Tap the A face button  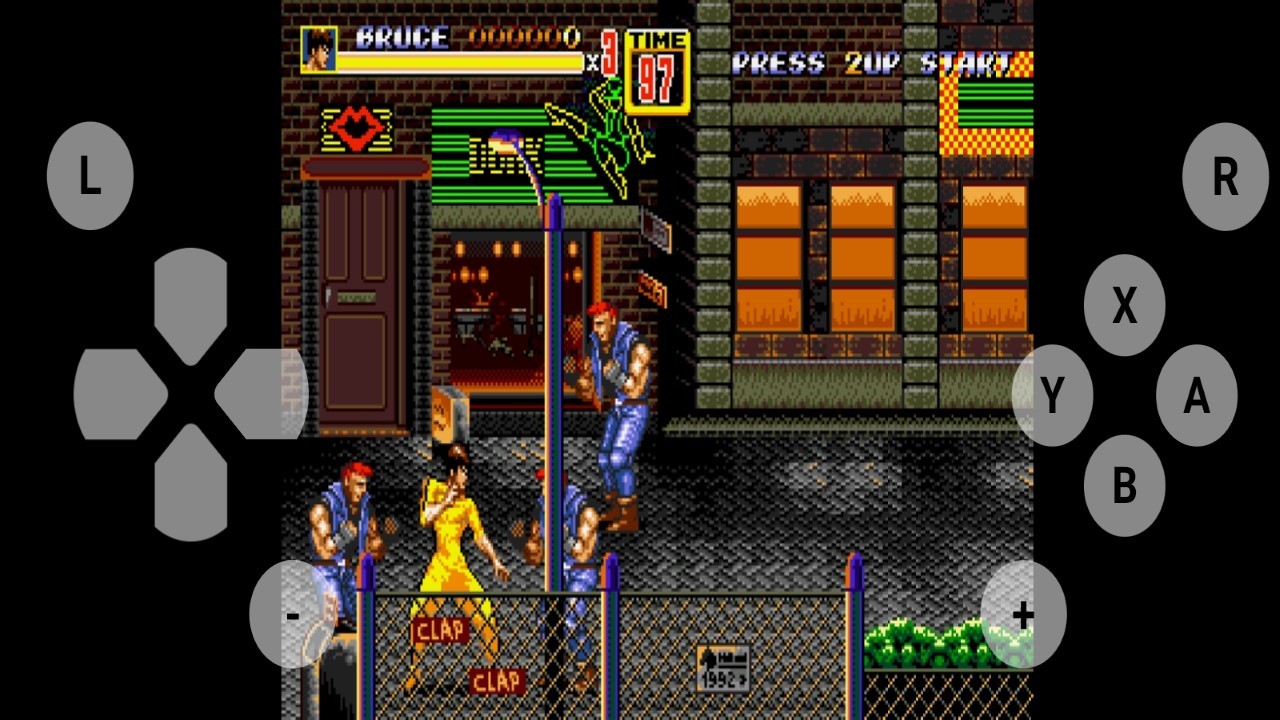tap(1196, 396)
